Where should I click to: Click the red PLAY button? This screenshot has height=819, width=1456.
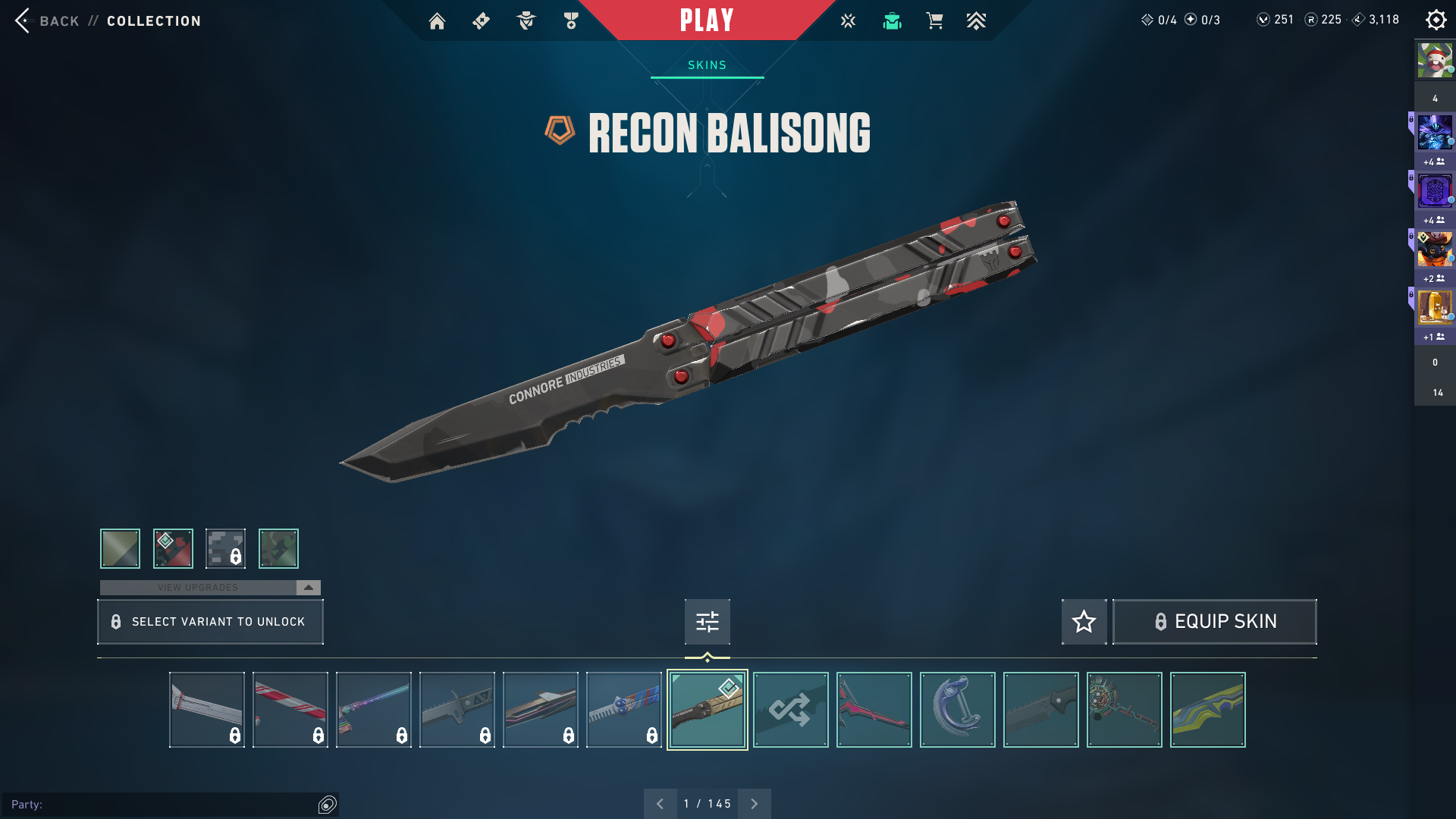(706, 20)
